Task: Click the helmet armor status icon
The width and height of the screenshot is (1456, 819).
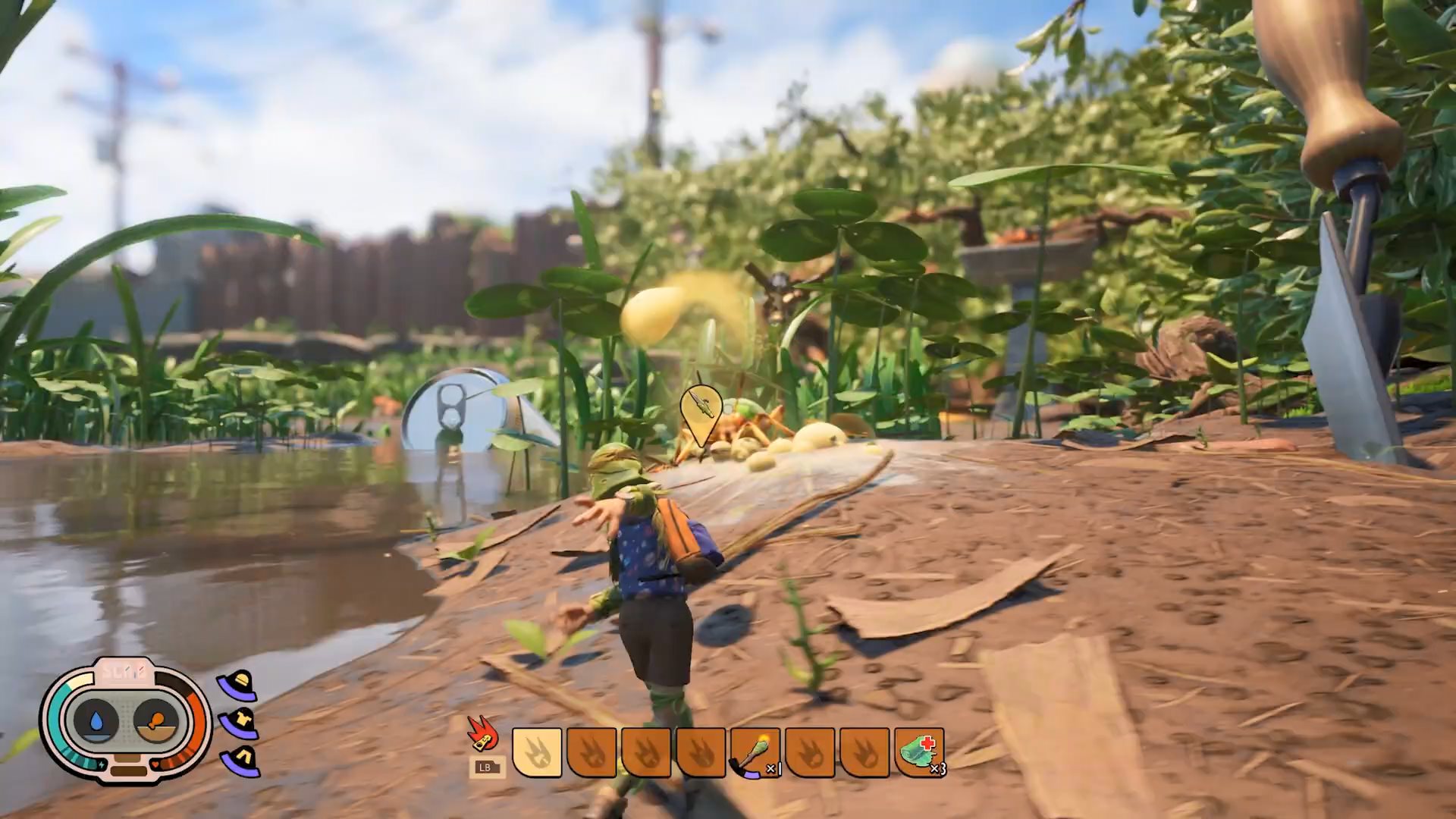Action: [x=237, y=685]
